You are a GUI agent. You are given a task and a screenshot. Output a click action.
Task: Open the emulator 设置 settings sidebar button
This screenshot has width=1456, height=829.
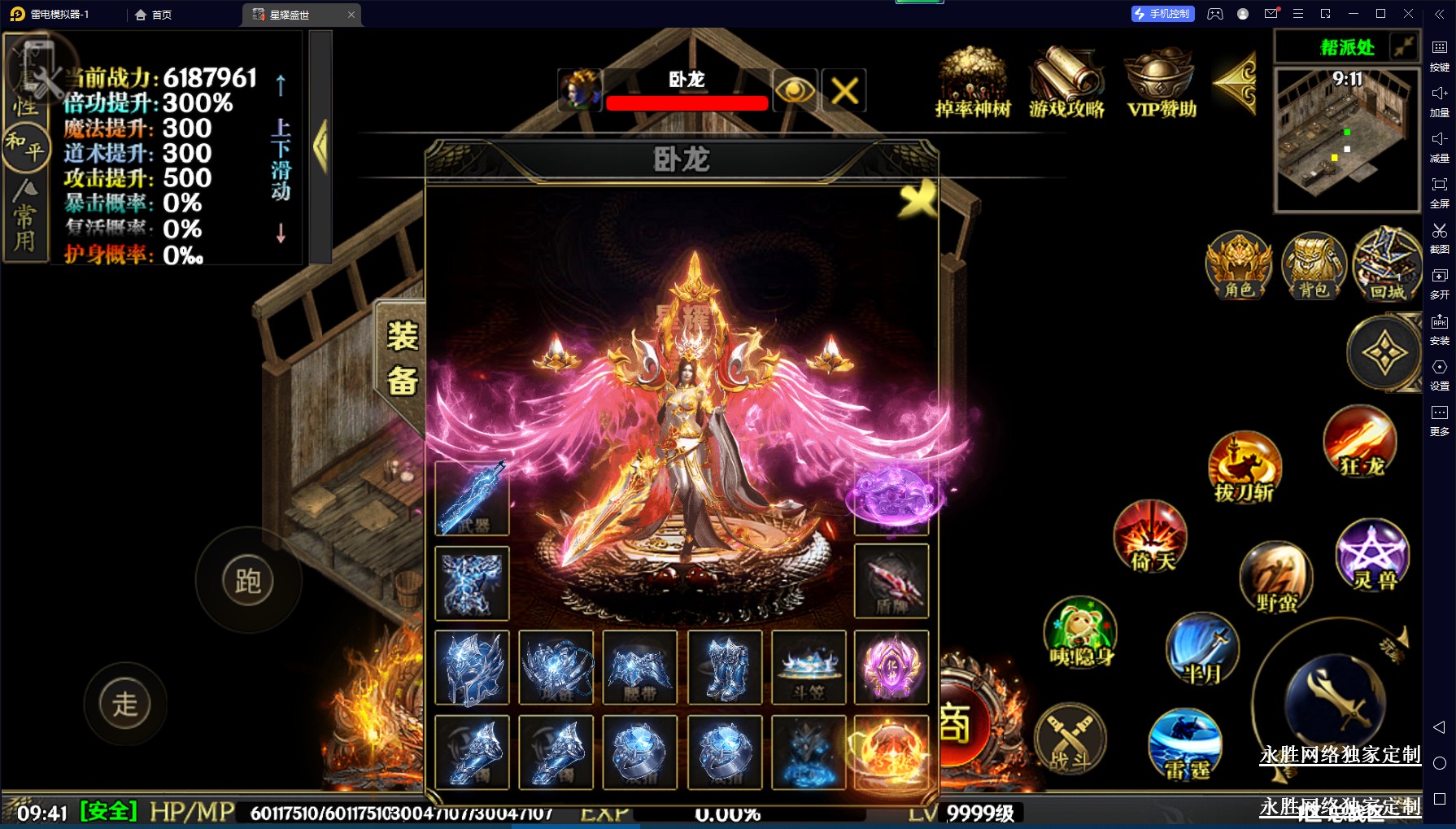tap(1439, 373)
